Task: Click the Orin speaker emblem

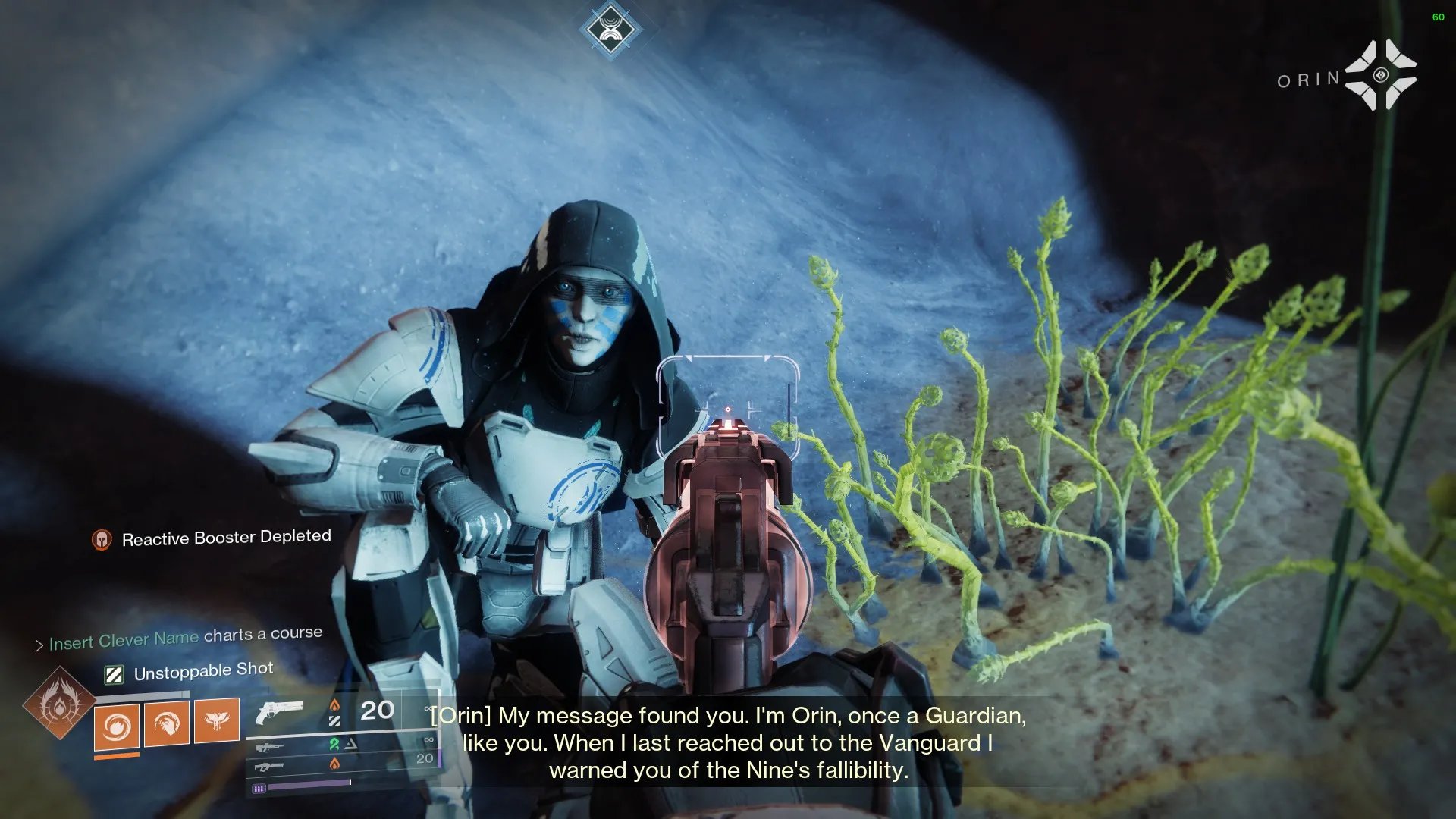Action: (x=1380, y=75)
